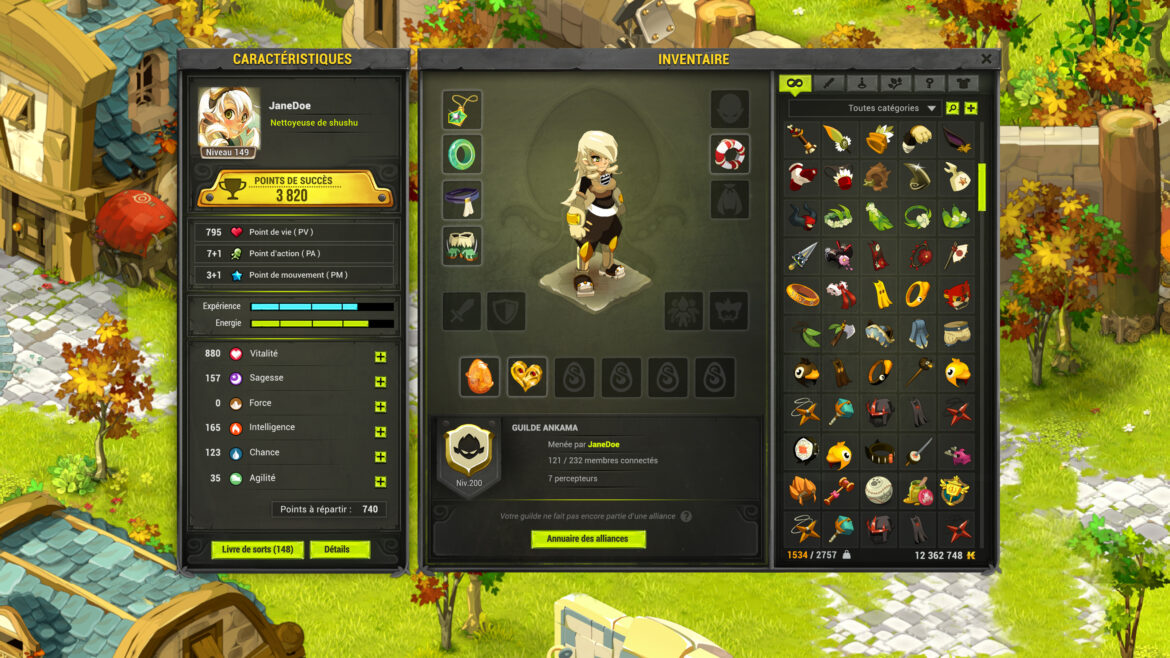
Task: Add a point to Intelligence
Action: click(380, 432)
